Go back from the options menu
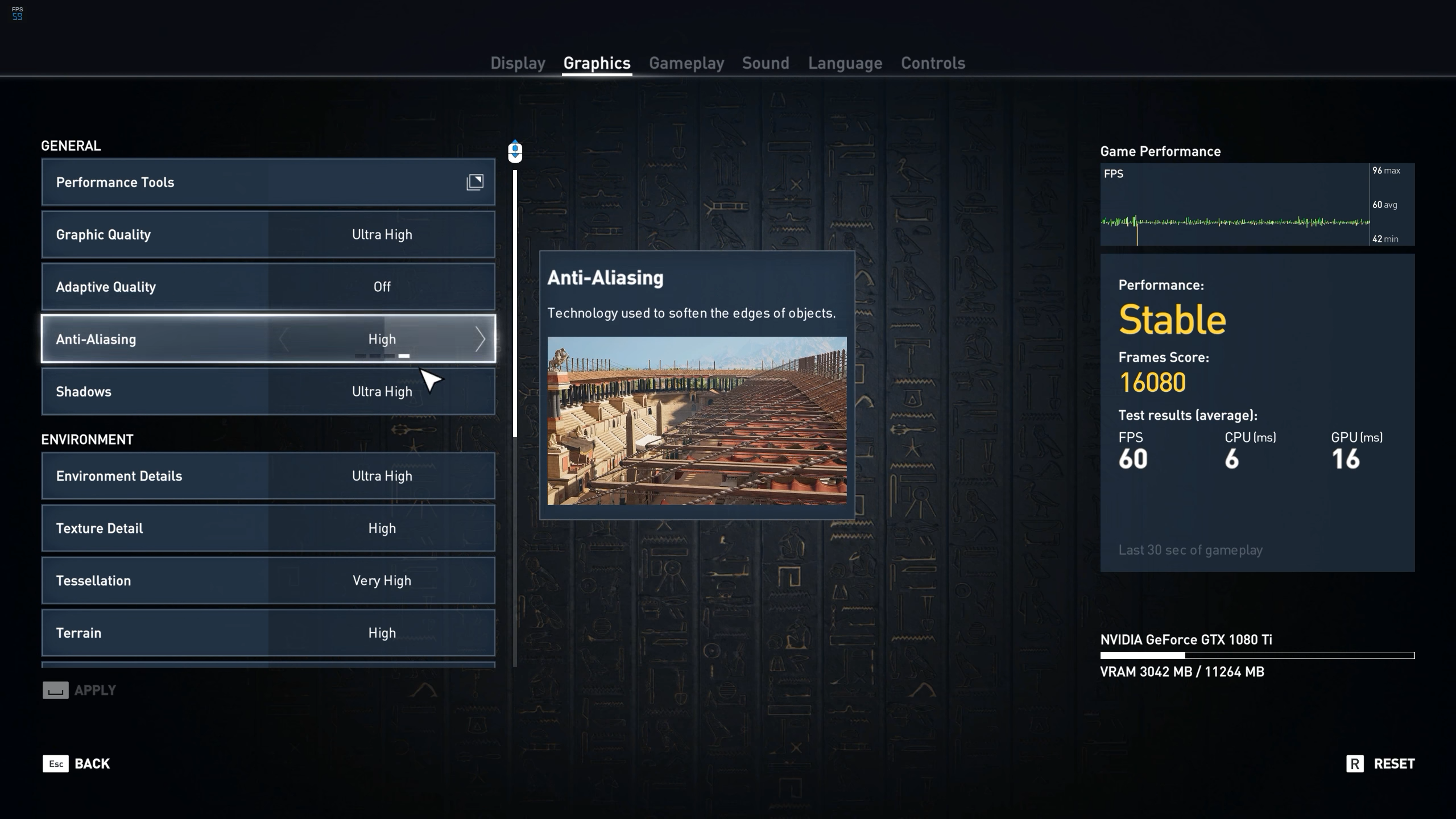 (77, 764)
